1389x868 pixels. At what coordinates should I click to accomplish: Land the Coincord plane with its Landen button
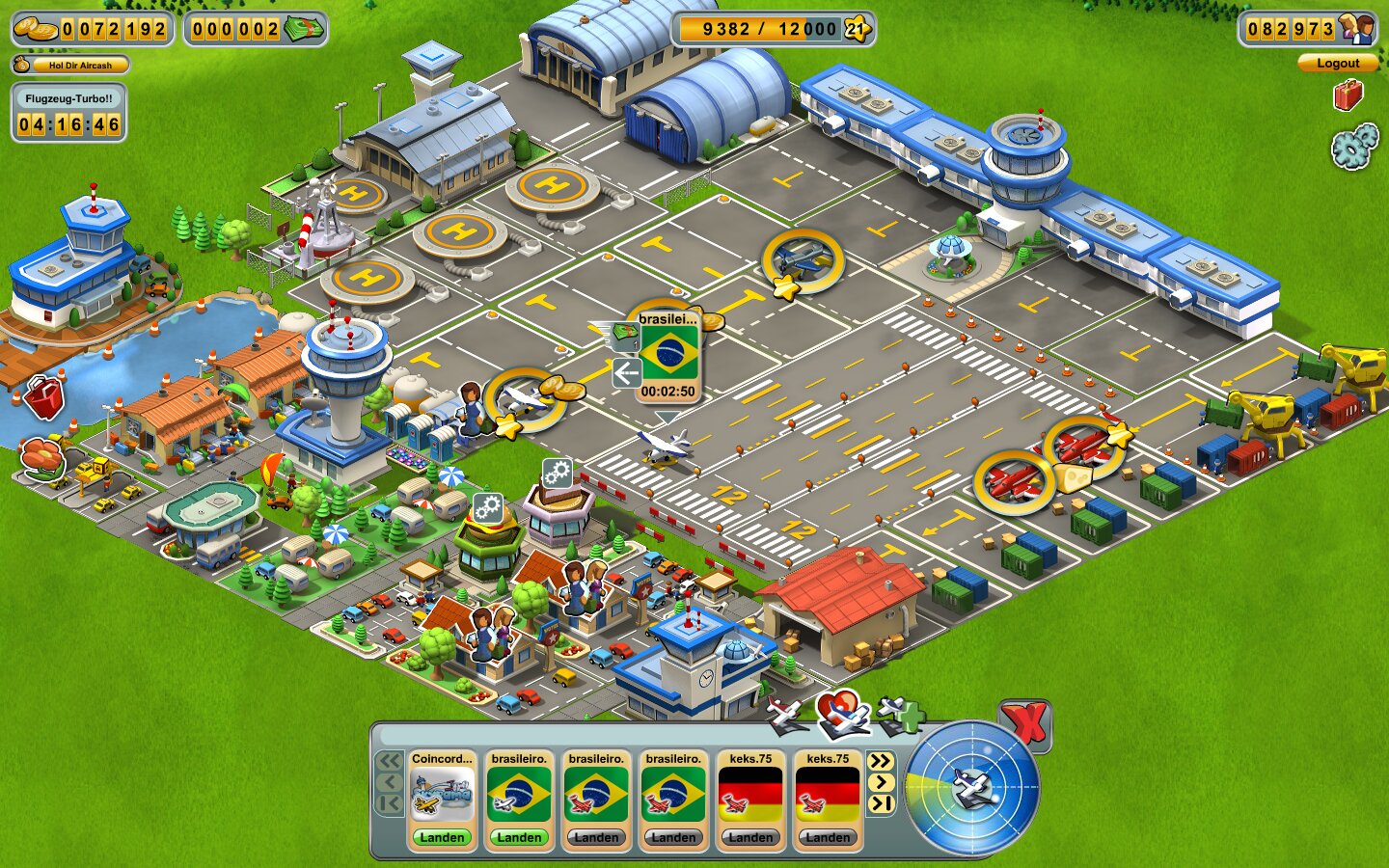tap(442, 837)
